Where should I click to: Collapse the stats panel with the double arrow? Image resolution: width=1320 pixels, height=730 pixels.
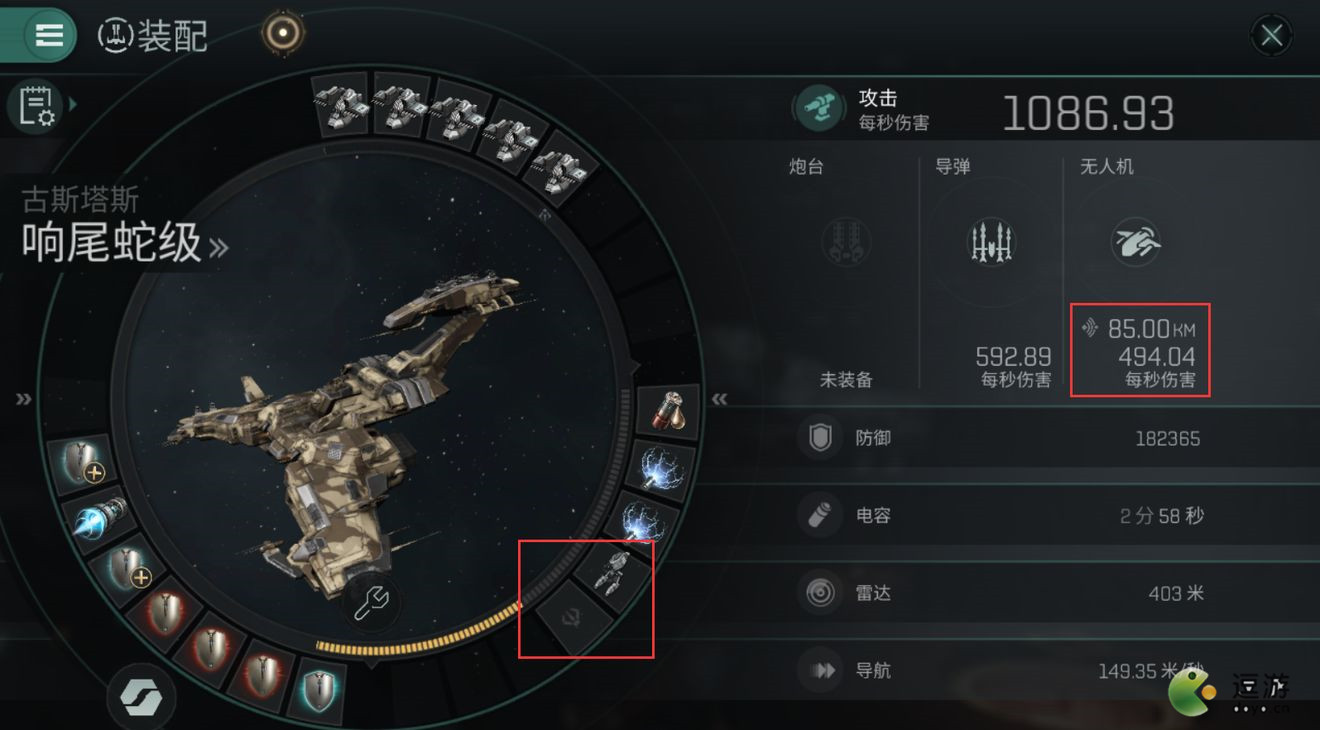click(718, 399)
